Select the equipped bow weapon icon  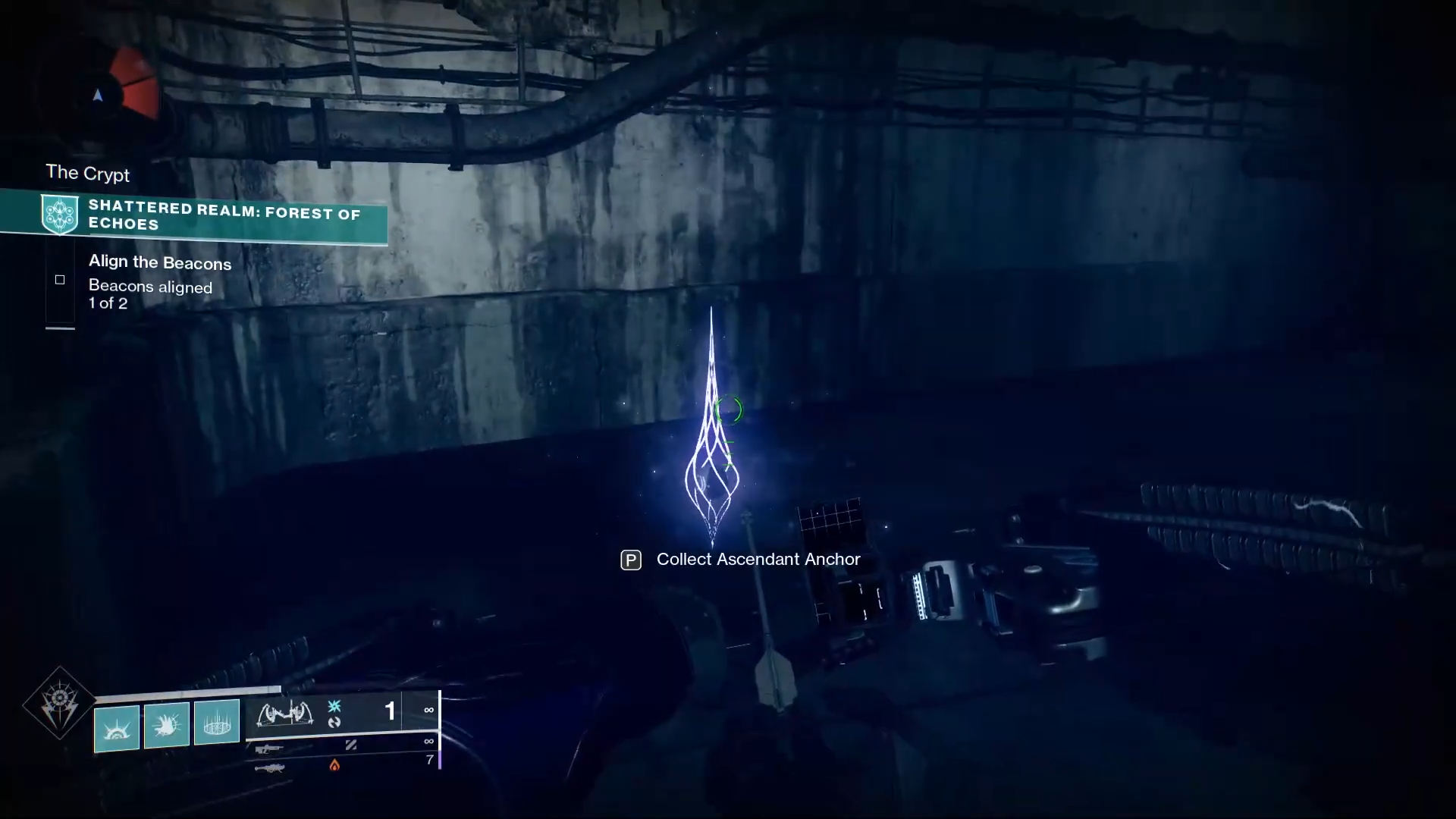pos(285,714)
